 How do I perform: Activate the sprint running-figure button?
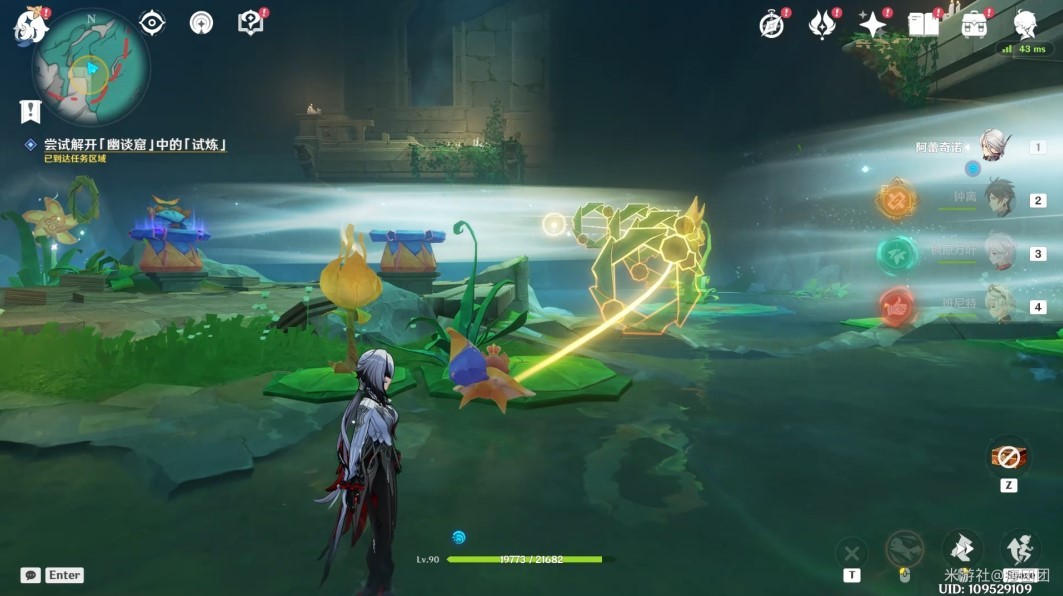[1020, 548]
